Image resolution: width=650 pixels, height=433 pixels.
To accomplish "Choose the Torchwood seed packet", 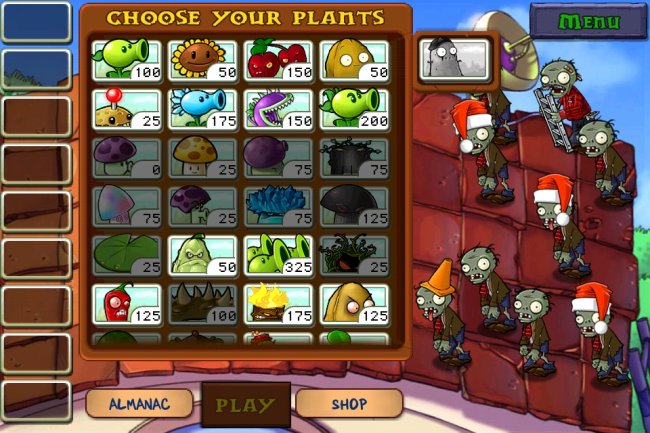I will pos(277,304).
